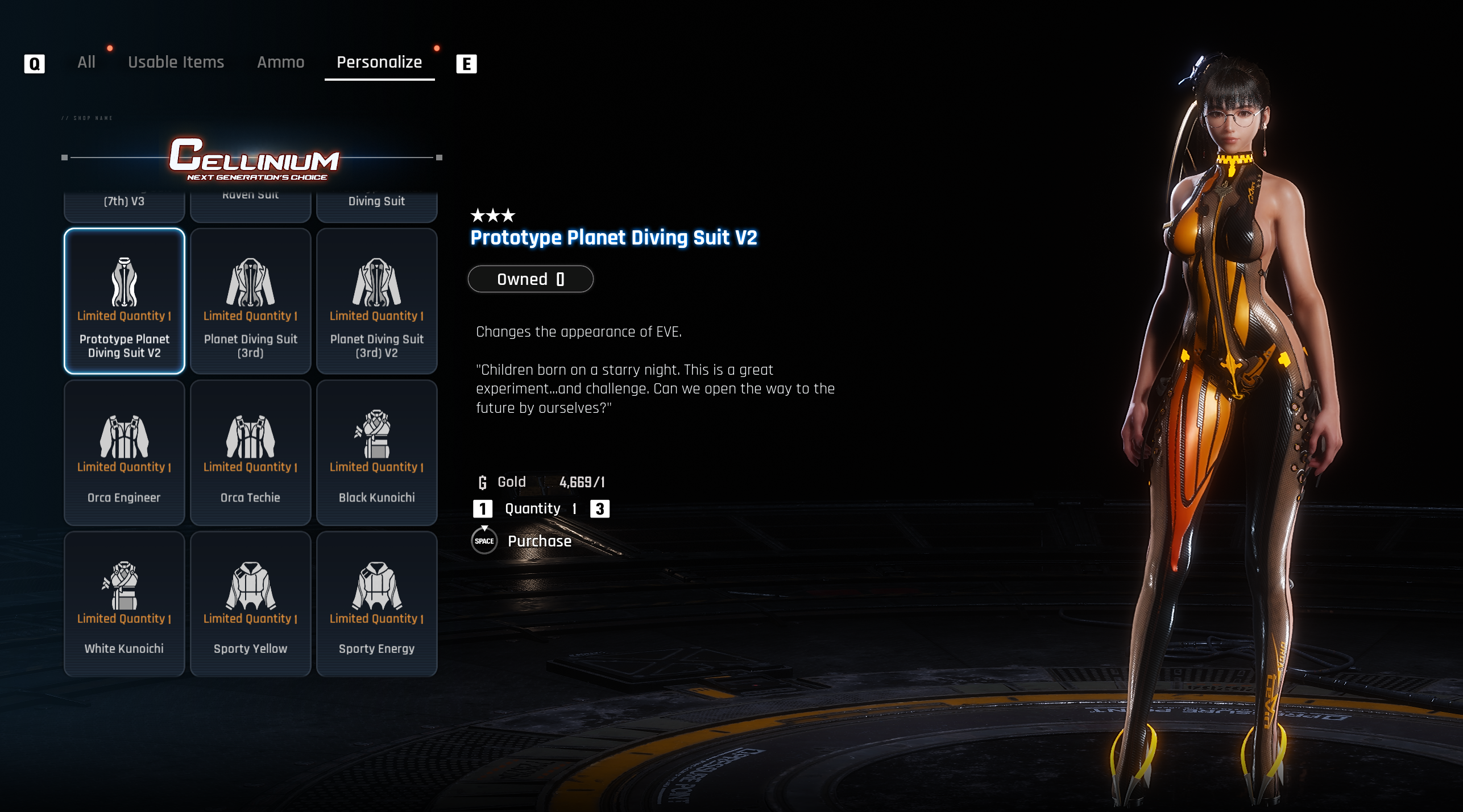Select the Personalize tab
Image resolution: width=1463 pixels, height=812 pixels.
pos(379,62)
